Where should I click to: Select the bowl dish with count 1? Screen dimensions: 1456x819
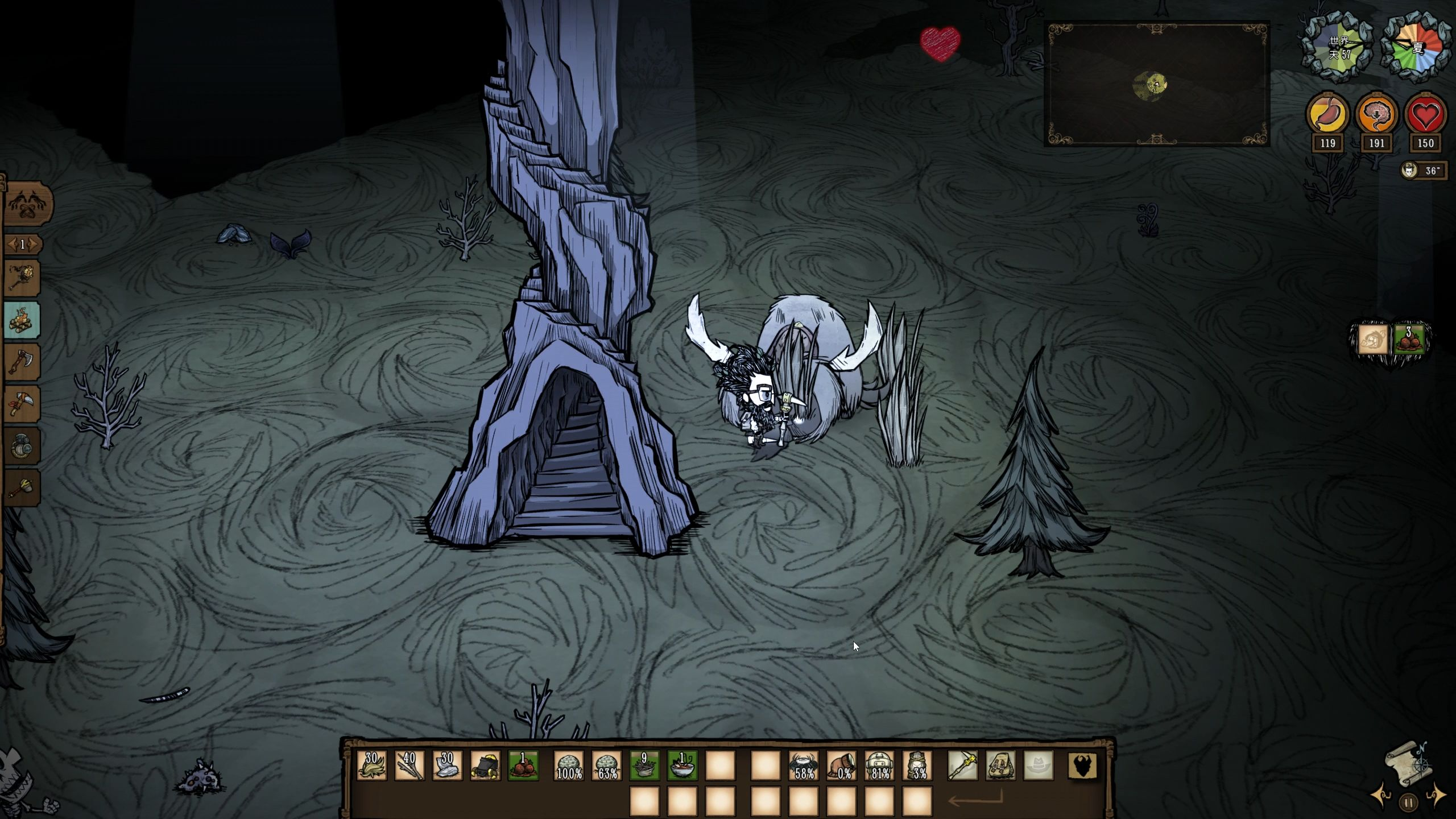click(682, 766)
